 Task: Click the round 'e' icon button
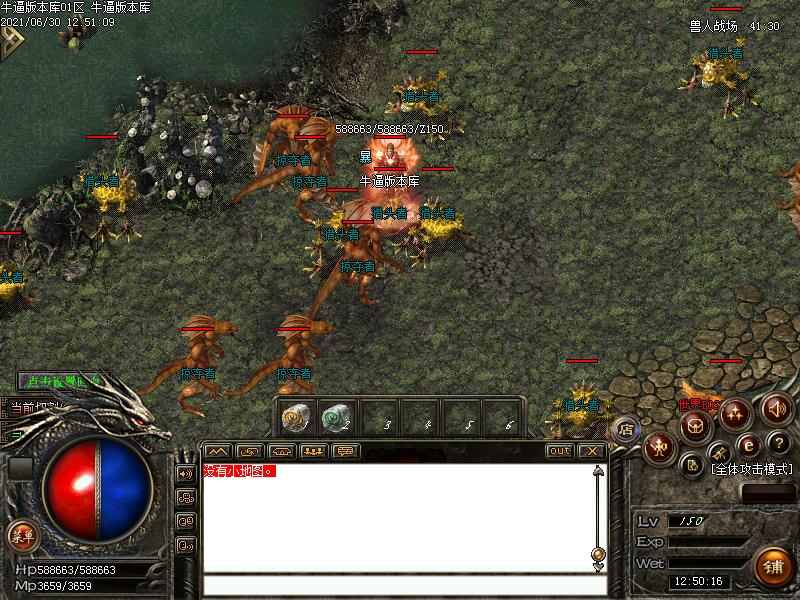[748, 443]
